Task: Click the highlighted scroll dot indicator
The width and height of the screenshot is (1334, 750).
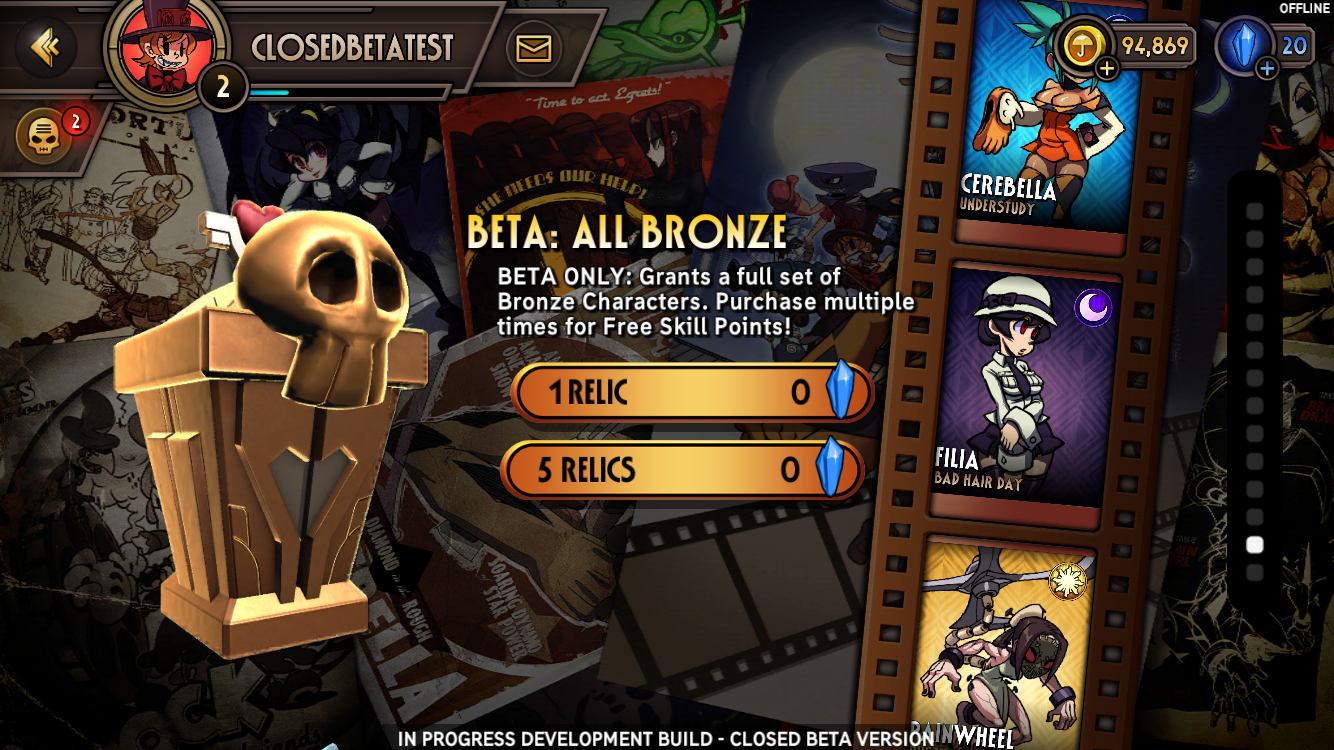Action: pos(1257,543)
